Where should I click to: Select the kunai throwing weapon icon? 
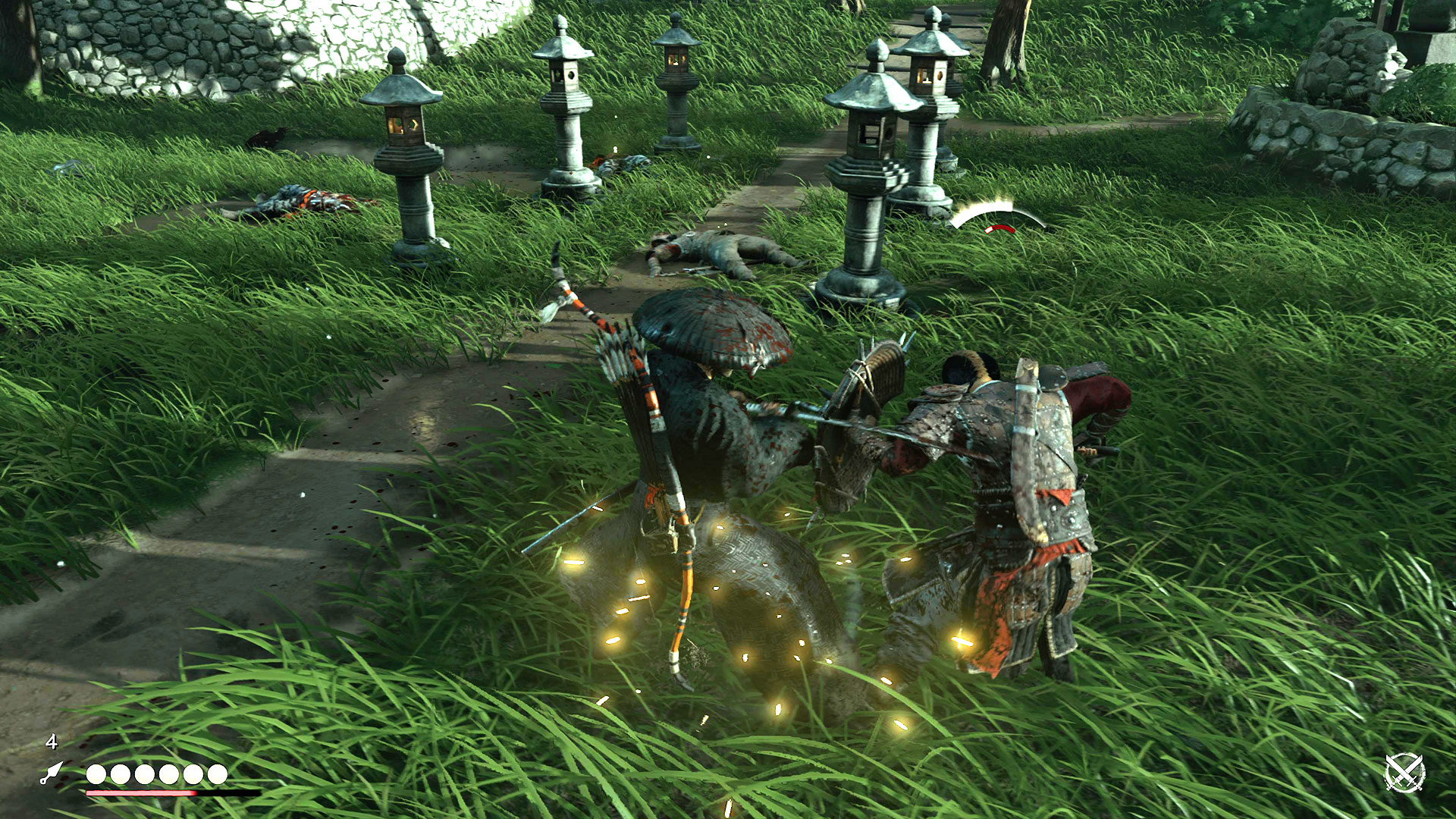[52, 773]
